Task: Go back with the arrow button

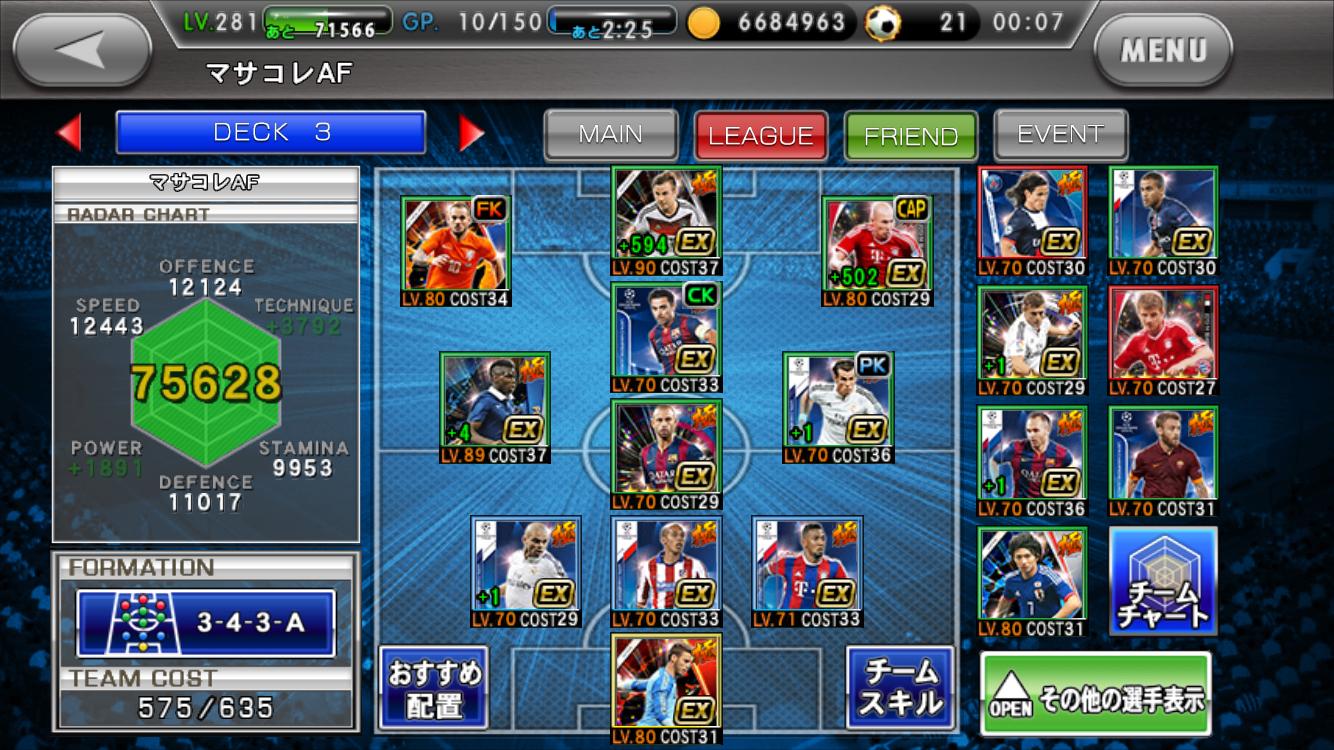Action: pos(82,50)
